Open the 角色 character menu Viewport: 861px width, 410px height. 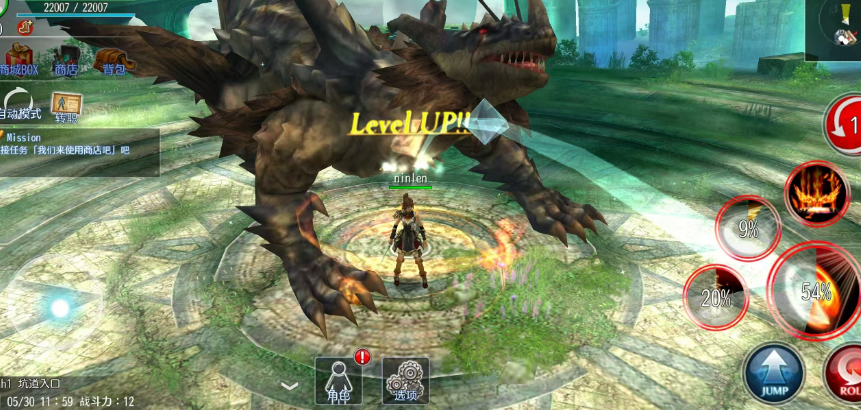tap(339, 381)
